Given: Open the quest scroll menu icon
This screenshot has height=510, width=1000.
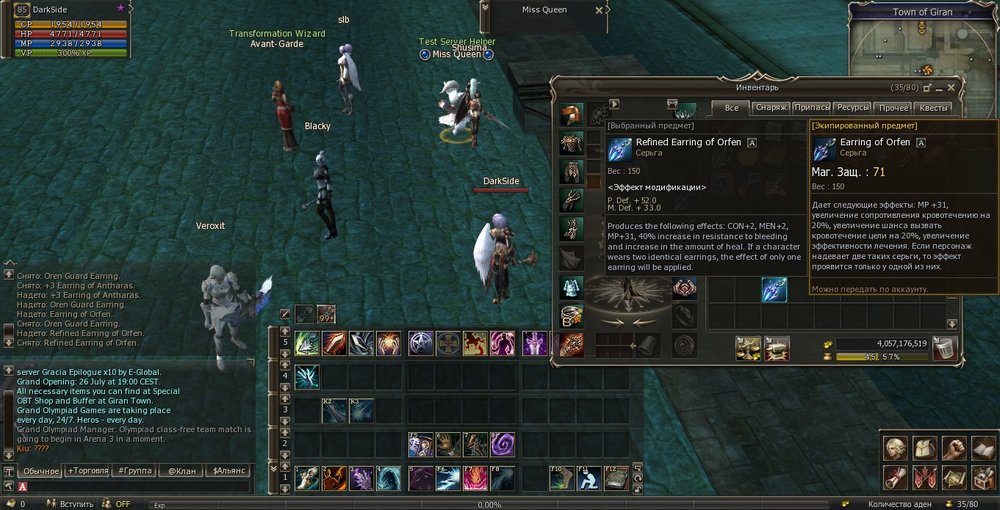Looking at the screenshot, I should point(895,476).
